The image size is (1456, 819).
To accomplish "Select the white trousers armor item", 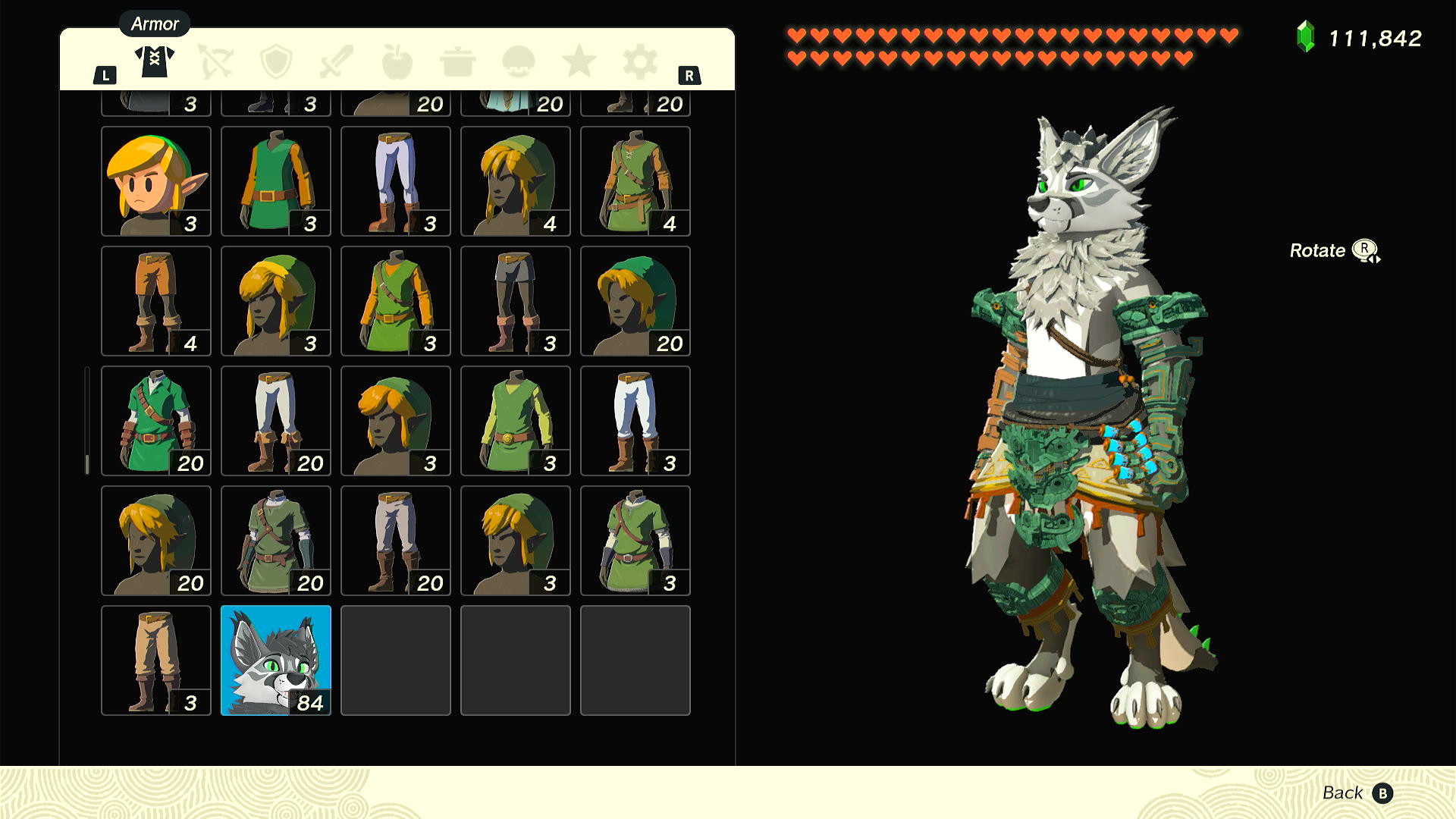I will pyautogui.click(x=635, y=421).
